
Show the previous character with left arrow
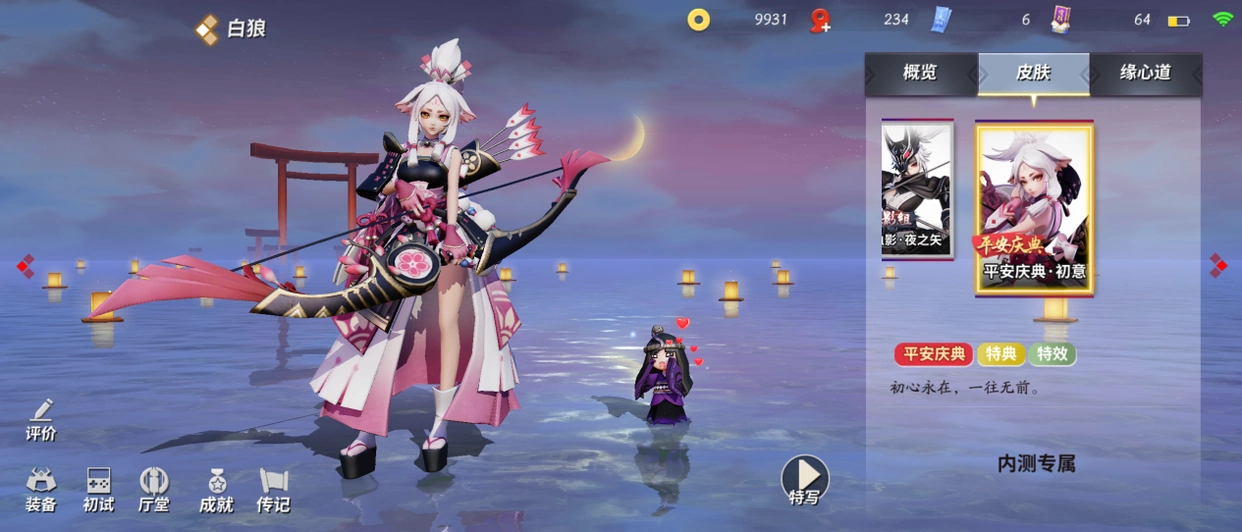point(25,266)
